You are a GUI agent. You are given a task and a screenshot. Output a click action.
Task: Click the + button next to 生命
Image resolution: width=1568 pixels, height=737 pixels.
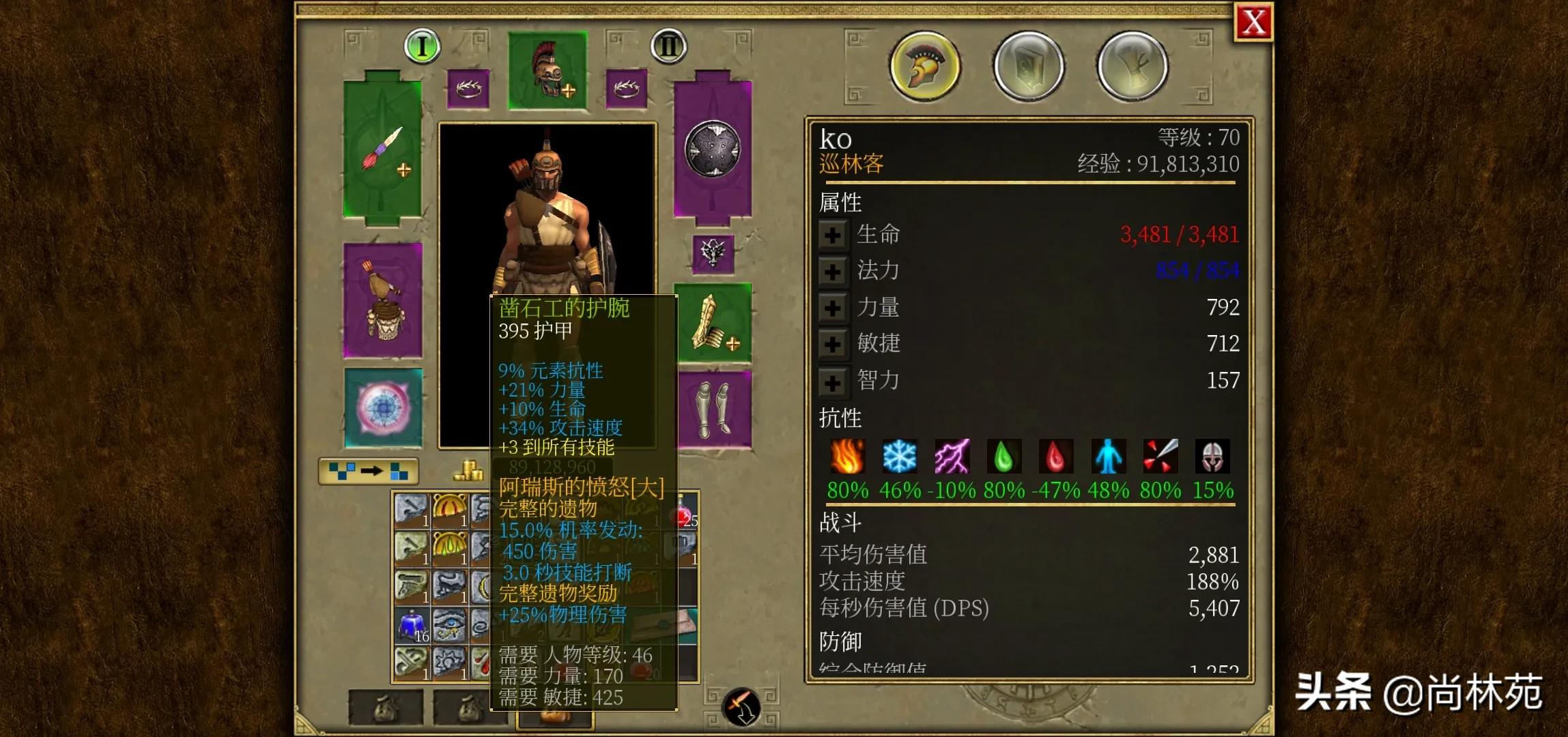pos(832,235)
